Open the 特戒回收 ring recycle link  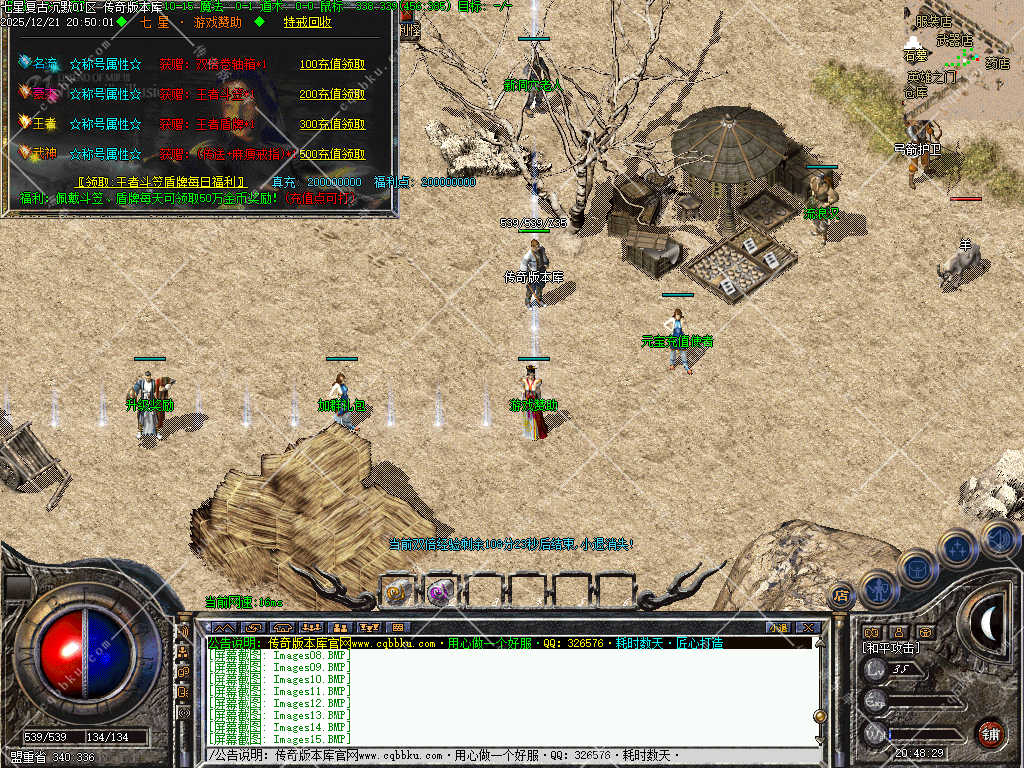(x=308, y=21)
